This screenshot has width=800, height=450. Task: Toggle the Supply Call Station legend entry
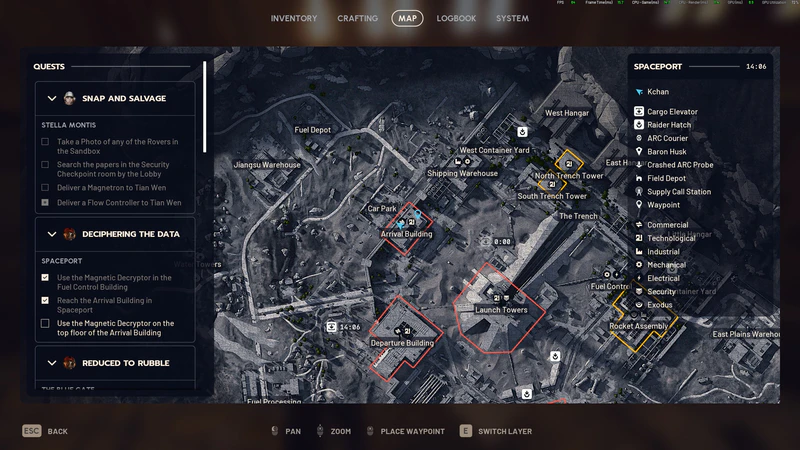(678, 191)
